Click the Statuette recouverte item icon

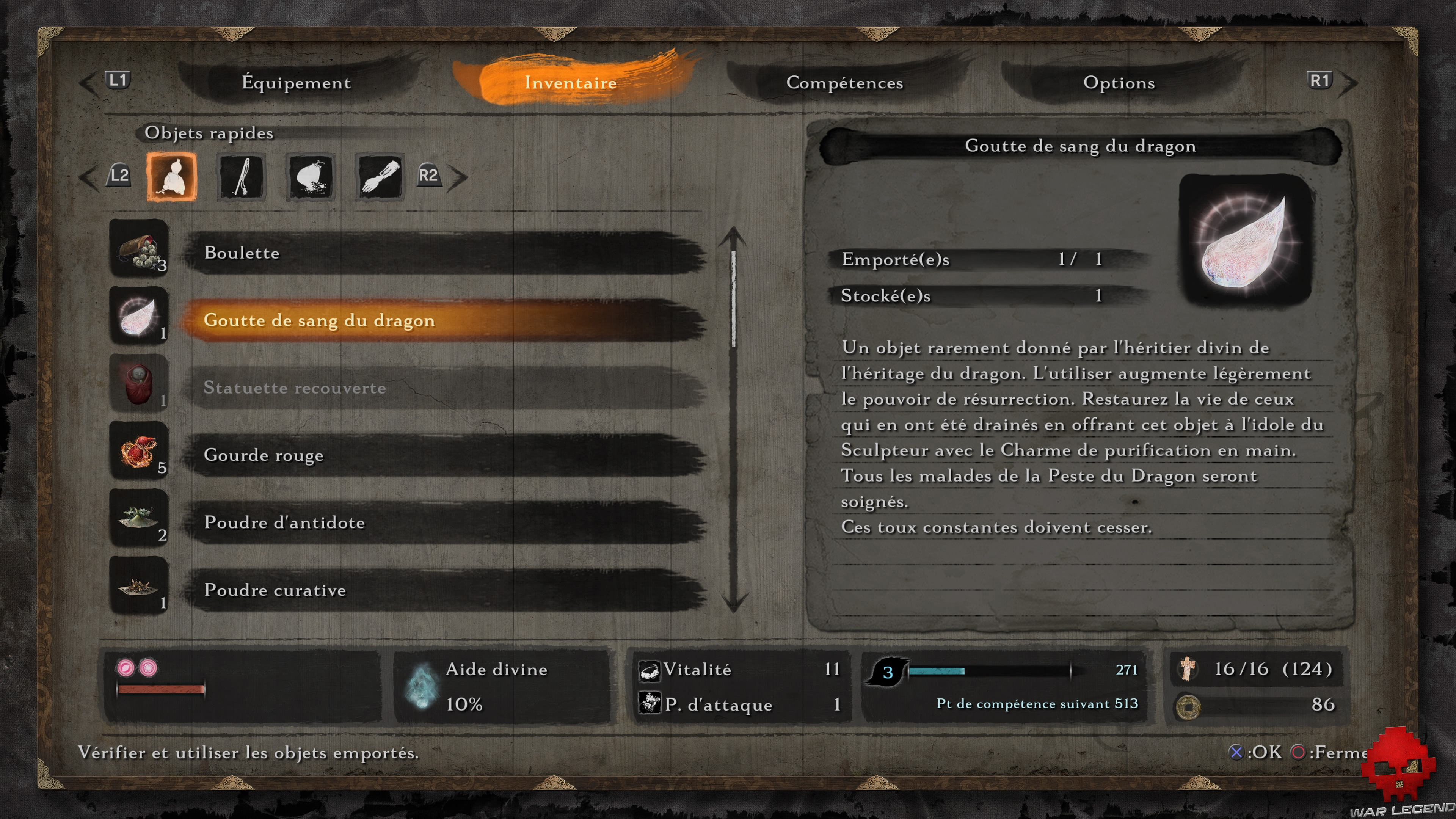pos(139,385)
